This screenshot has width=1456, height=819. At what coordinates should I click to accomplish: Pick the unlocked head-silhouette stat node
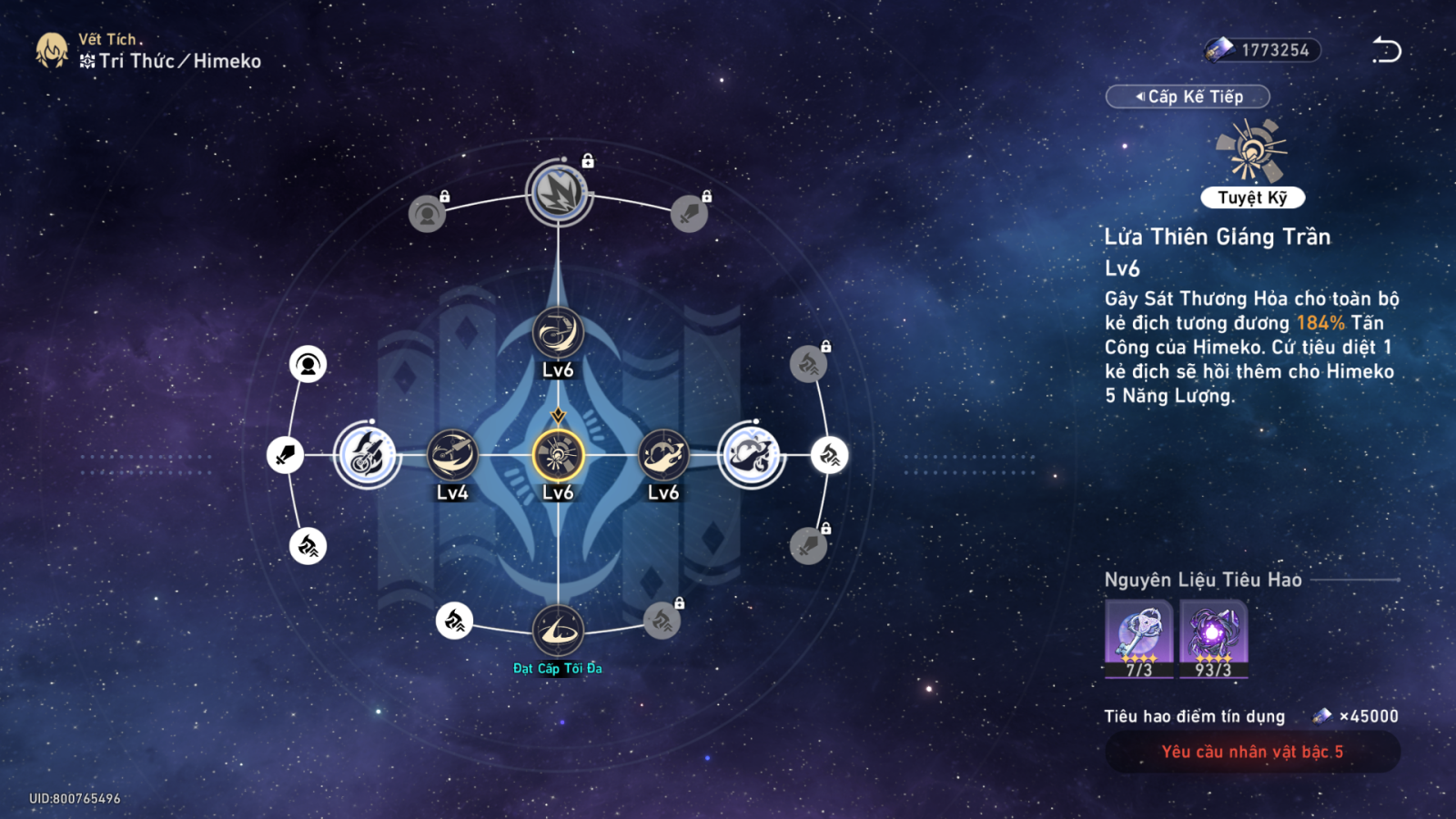308,365
